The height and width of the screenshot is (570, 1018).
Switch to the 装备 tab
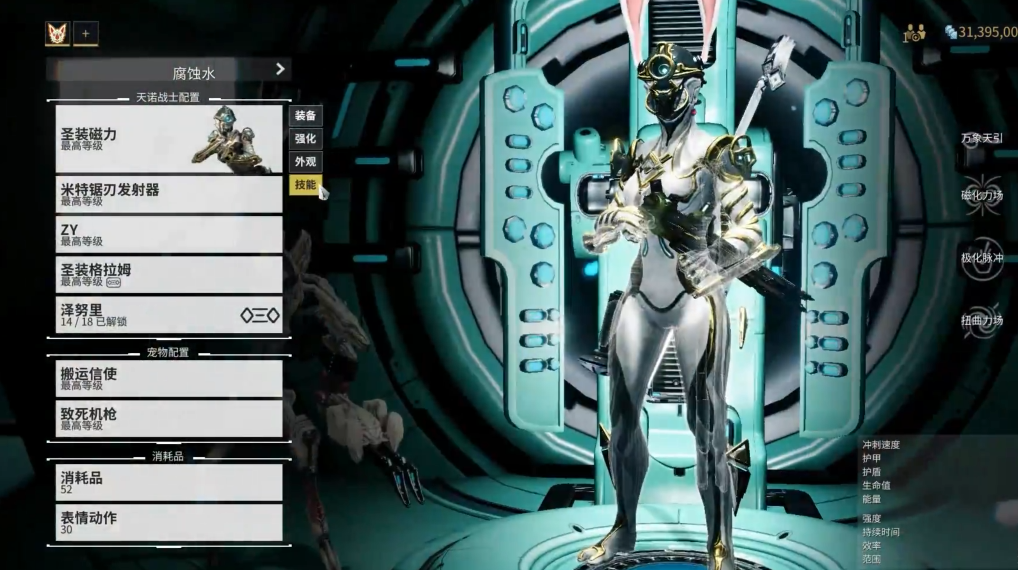(305, 116)
